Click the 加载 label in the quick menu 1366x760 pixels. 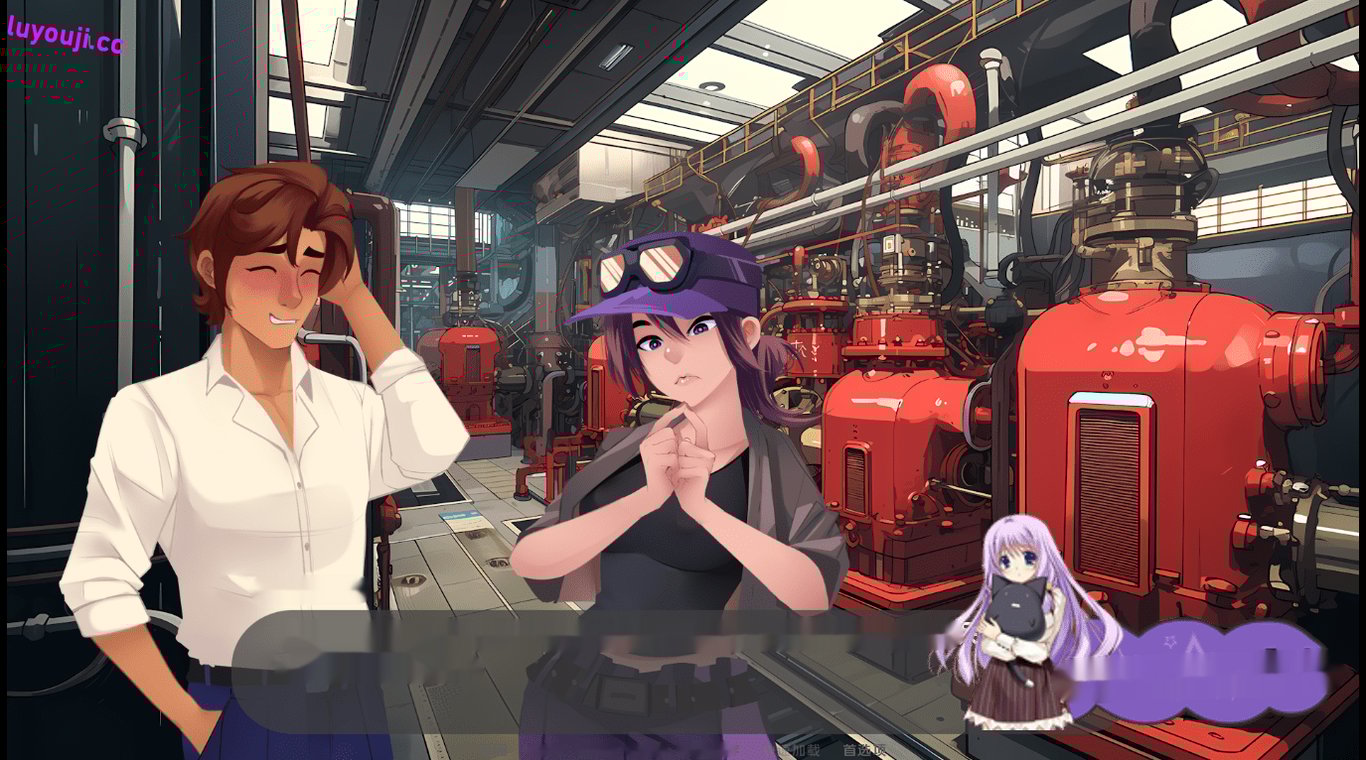806,748
